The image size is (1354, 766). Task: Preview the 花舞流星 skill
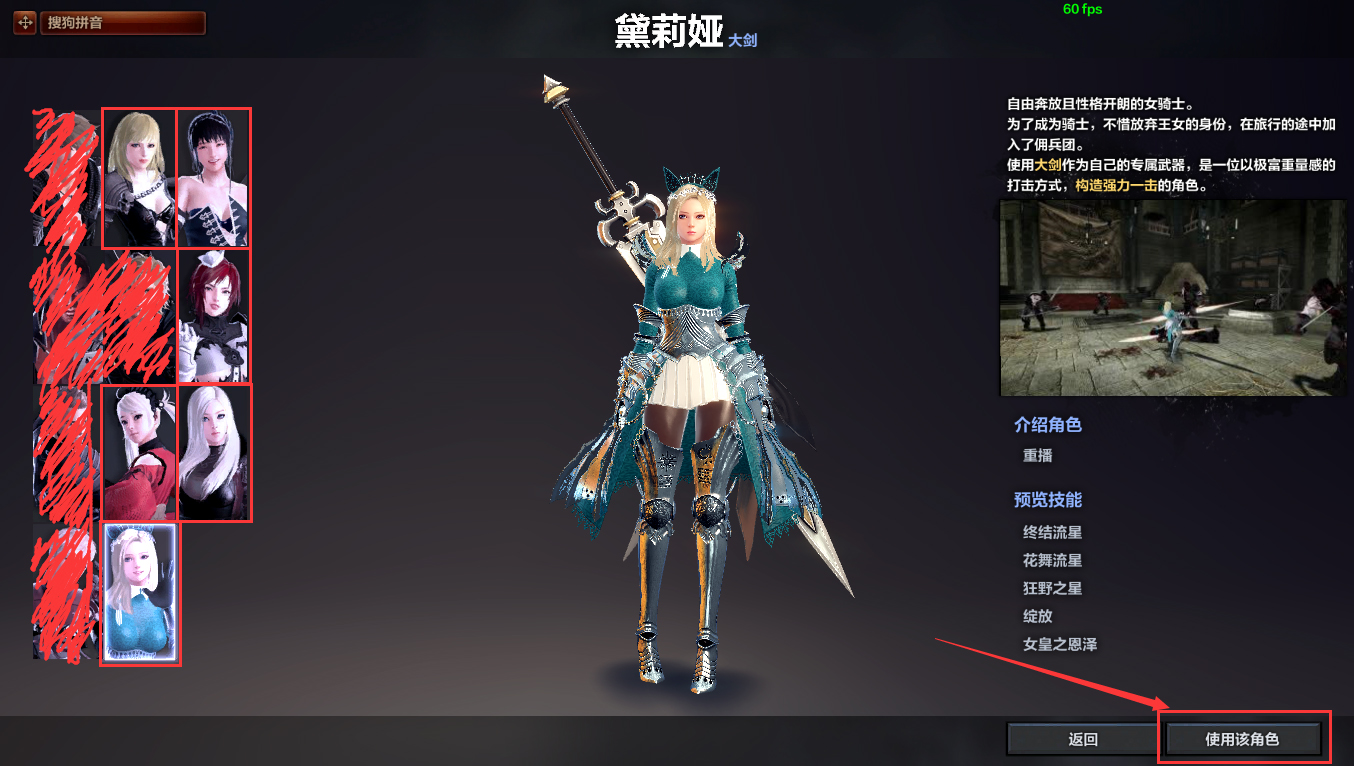(x=1052, y=561)
